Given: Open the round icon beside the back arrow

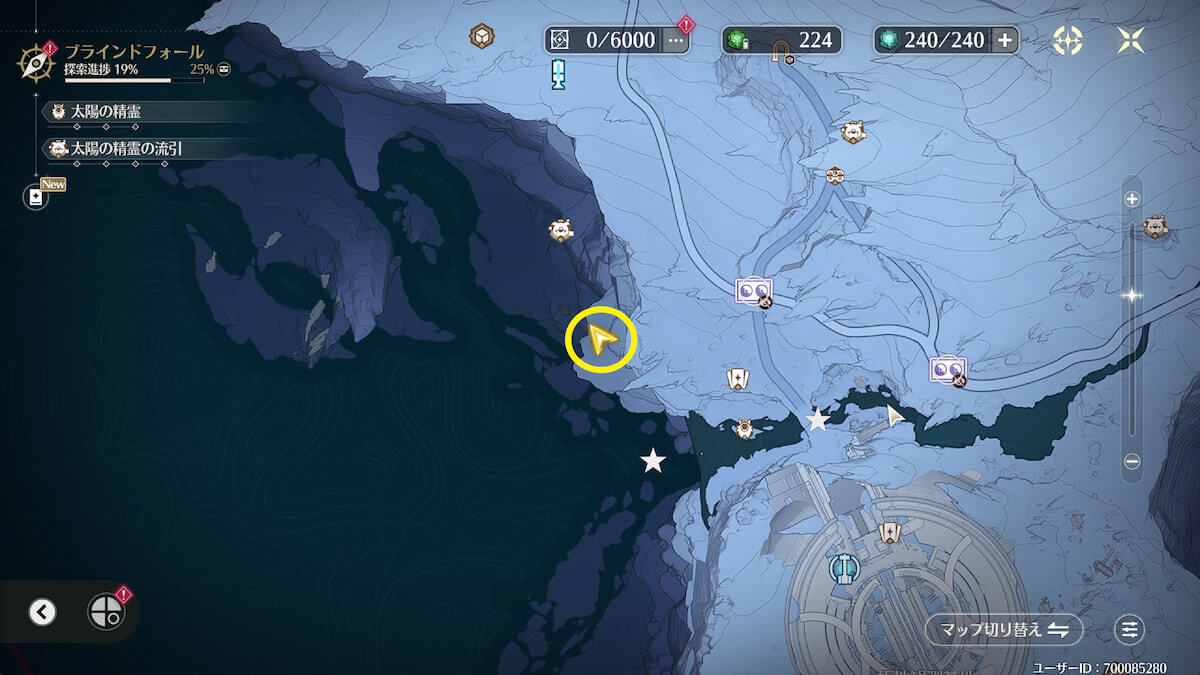Looking at the screenshot, I should (105, 611).
